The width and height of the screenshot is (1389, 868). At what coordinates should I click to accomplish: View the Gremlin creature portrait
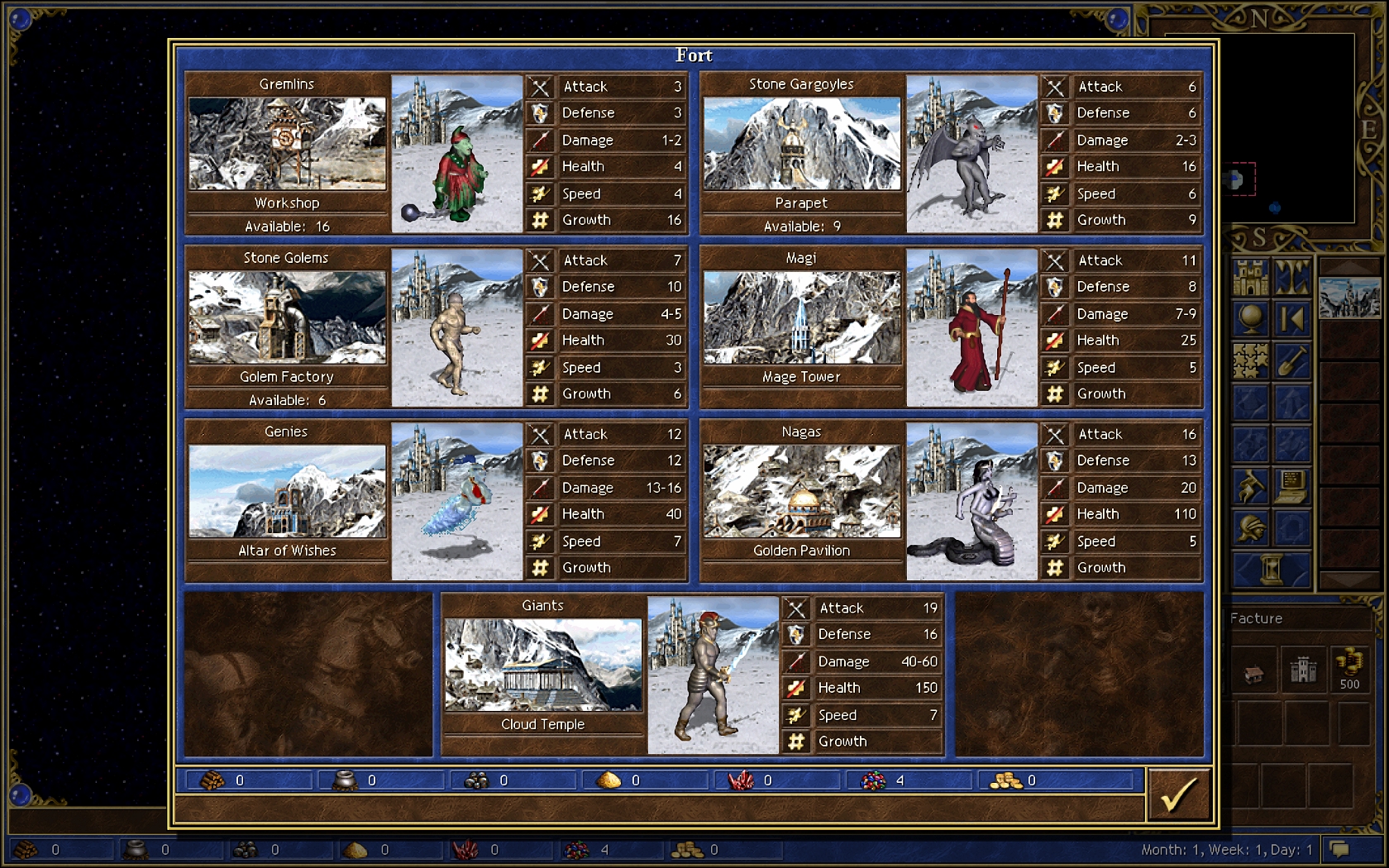456,154
